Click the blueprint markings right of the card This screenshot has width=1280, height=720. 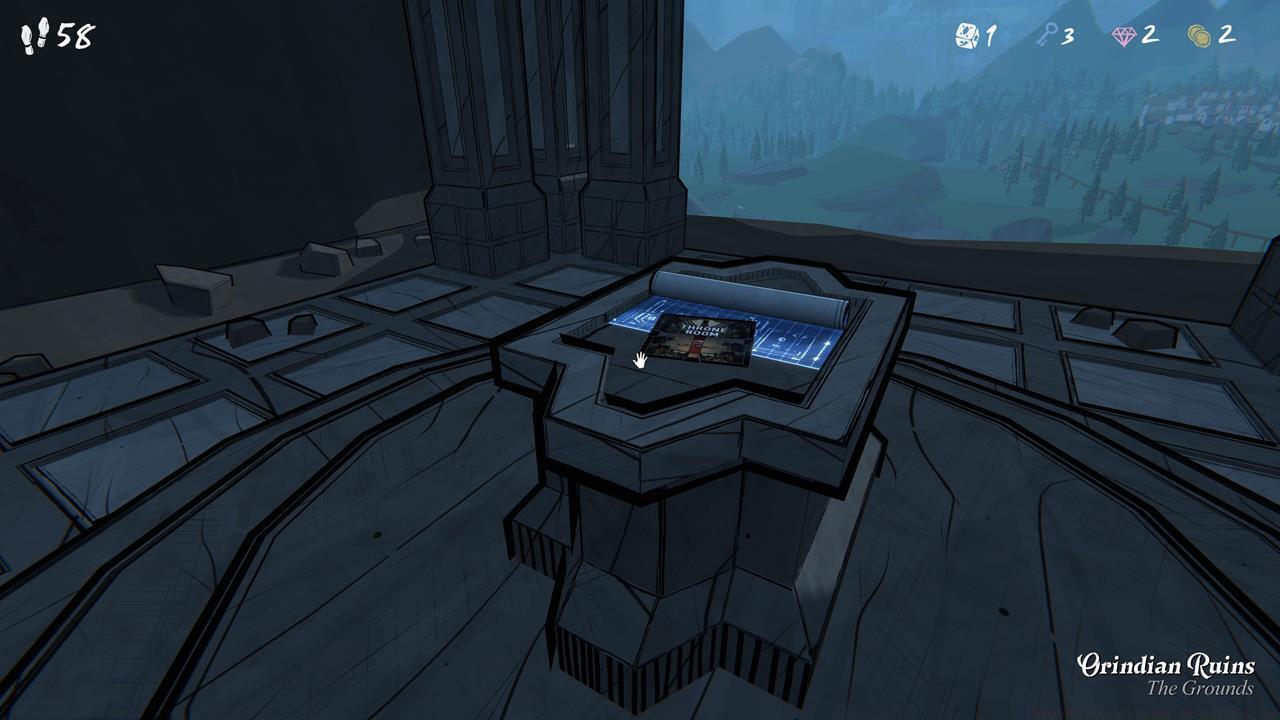[x=788, y=342]
